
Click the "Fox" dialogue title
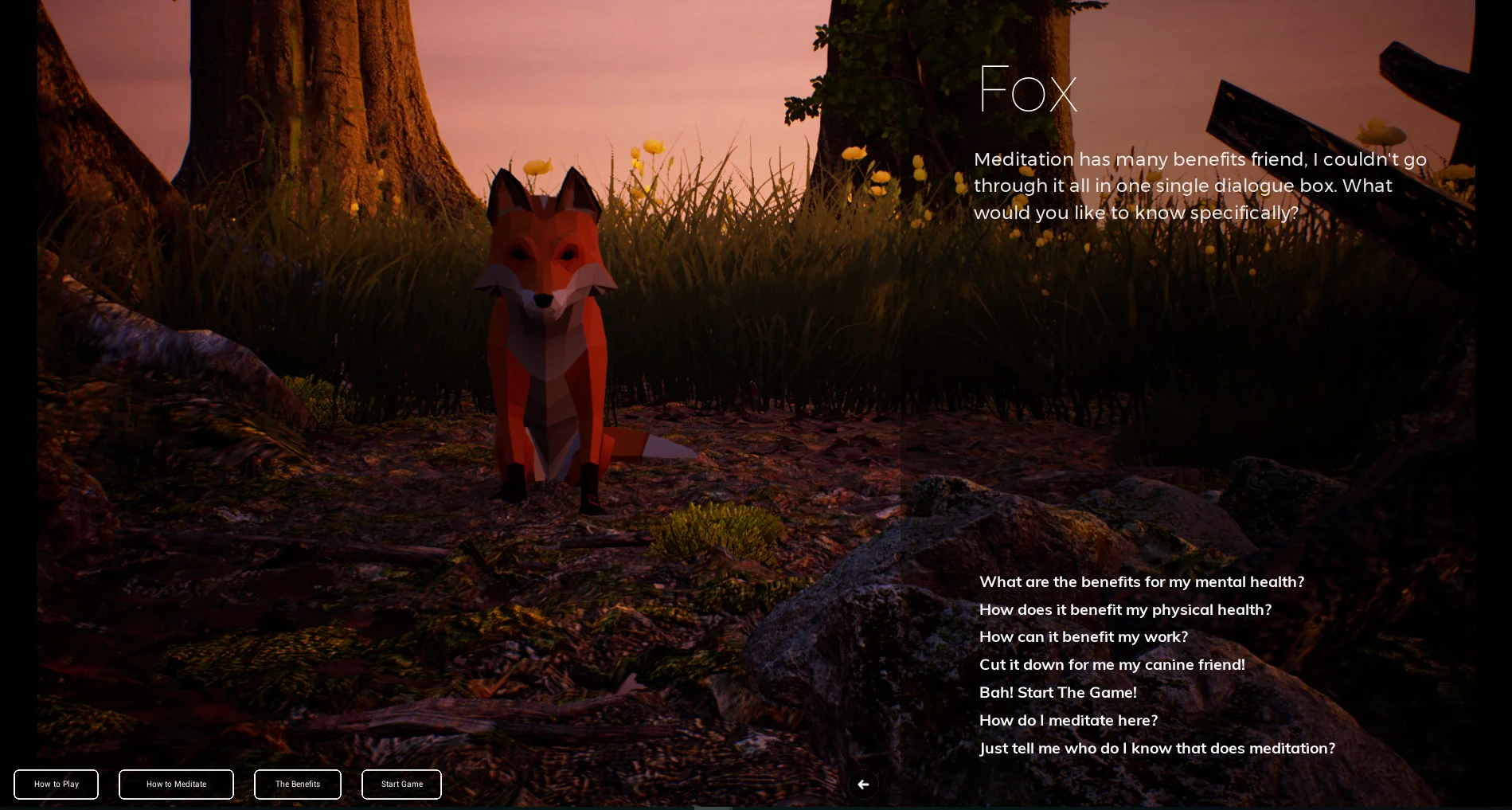pyautogui.click(x=1028, y=88)
